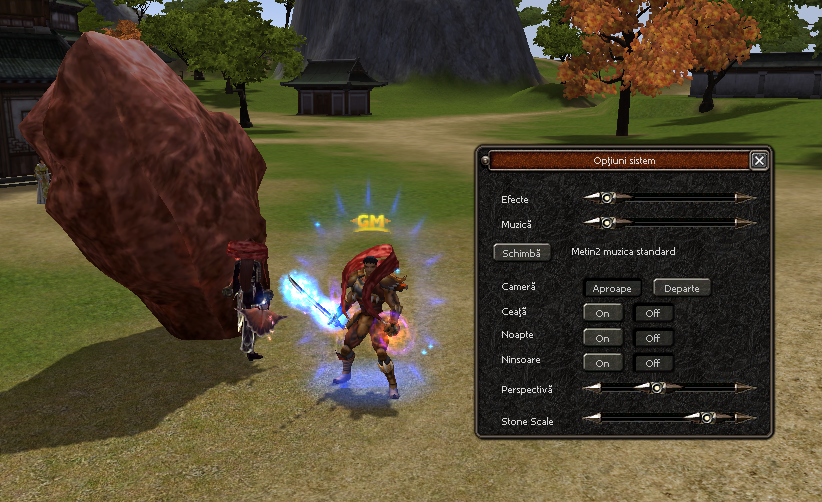
Task: Turn Ceață fog On
Action: tap(603, 313)
